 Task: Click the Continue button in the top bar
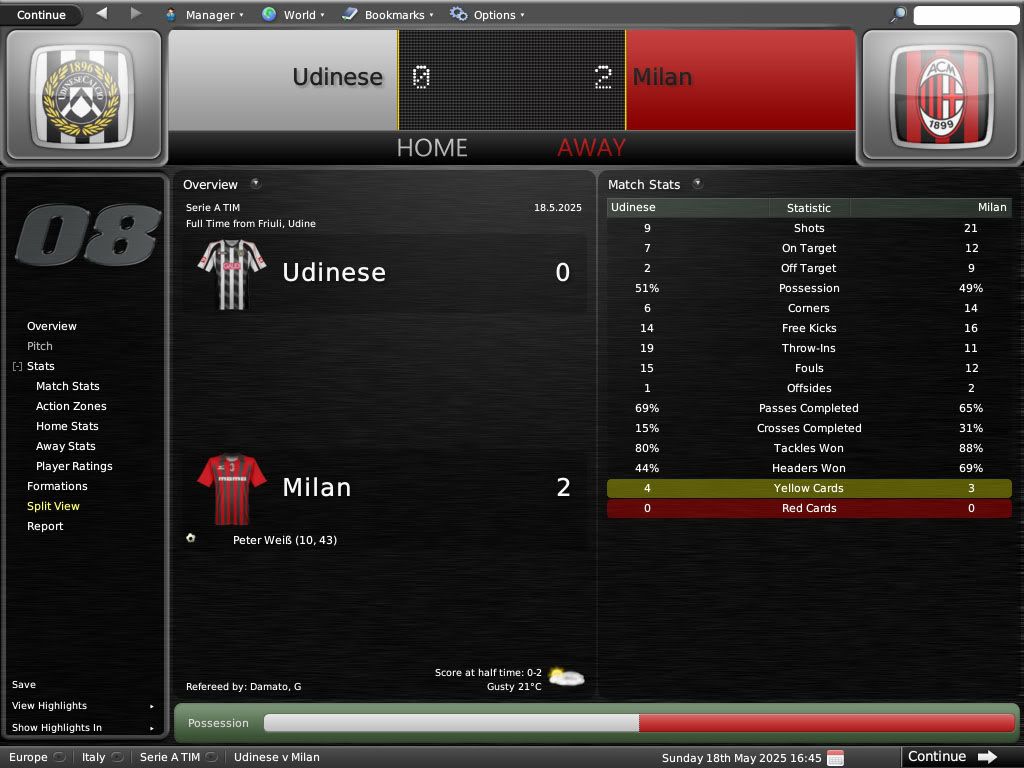41,15
